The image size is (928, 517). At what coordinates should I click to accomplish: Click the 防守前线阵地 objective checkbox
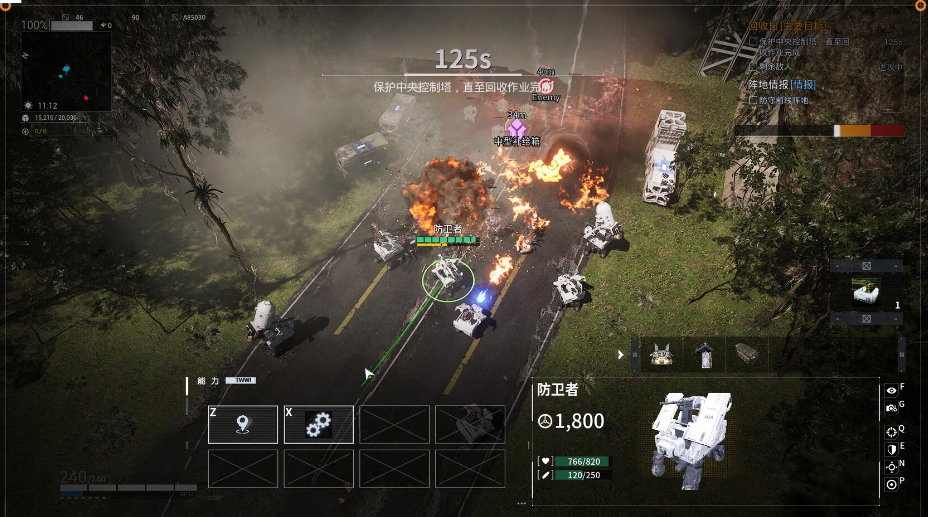coord(753,100)
